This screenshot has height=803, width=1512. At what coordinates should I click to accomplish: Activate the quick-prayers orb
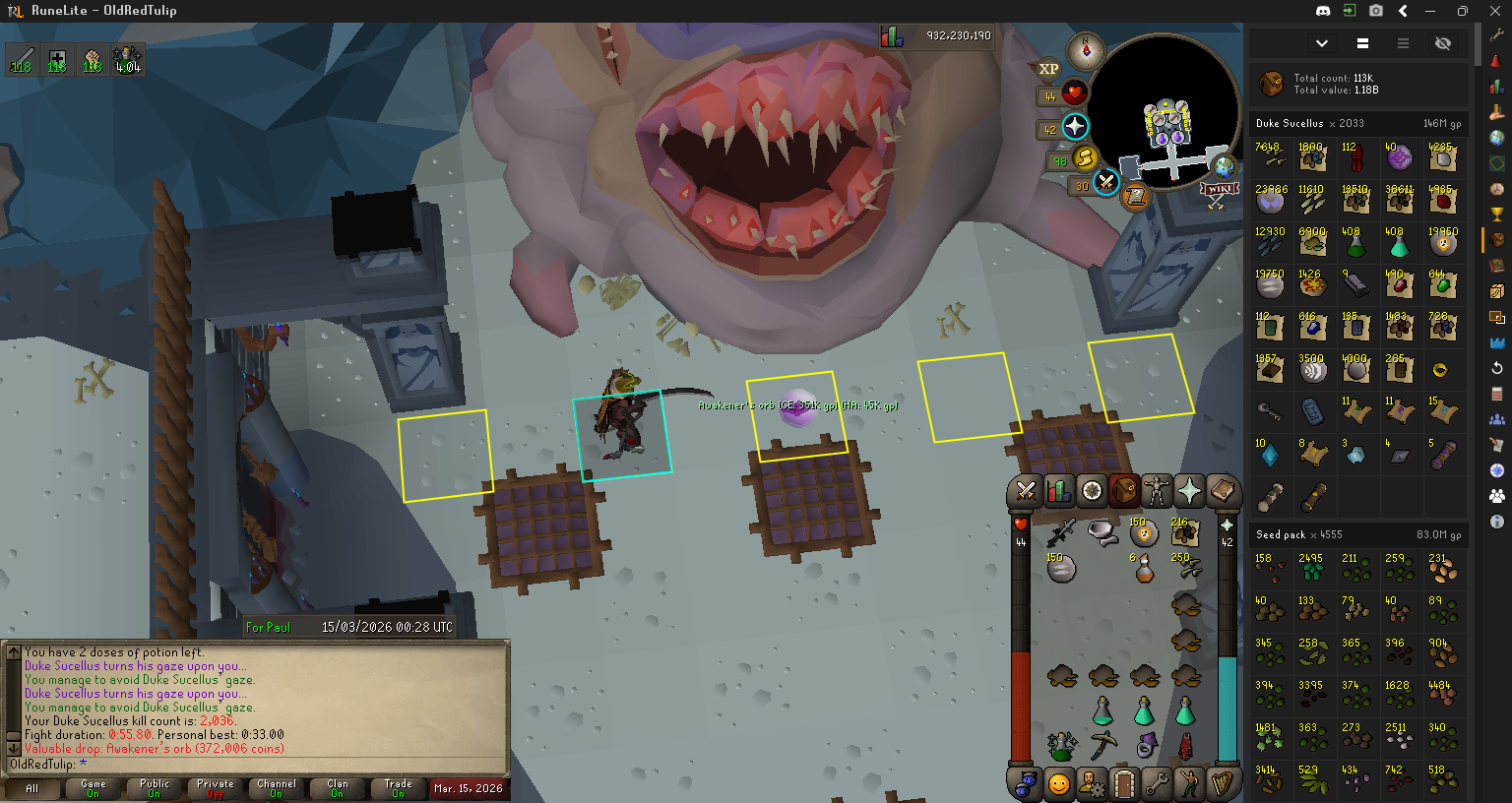point(1075,127)
